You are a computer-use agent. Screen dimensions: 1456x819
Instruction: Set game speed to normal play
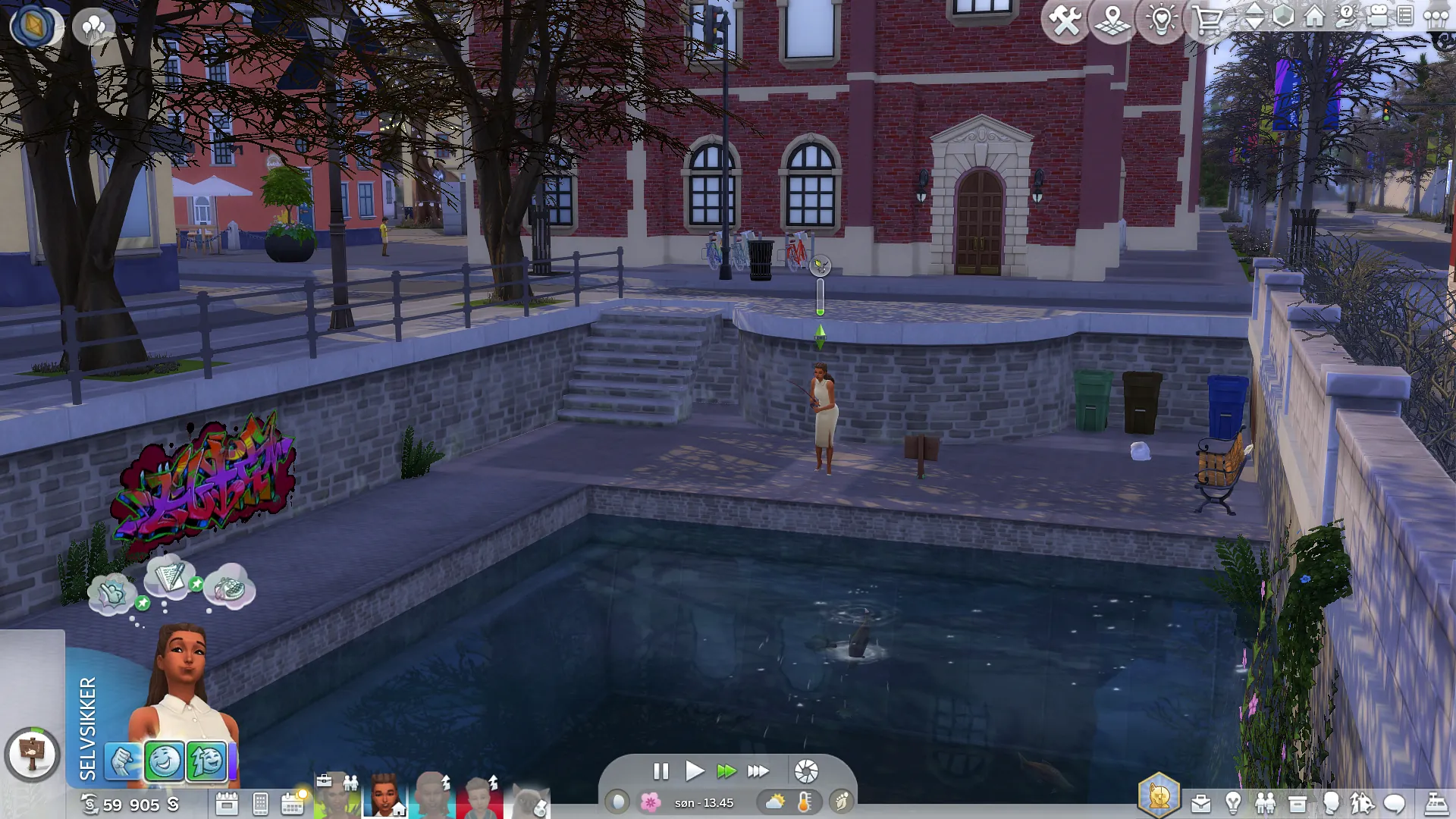click(694, 771)
